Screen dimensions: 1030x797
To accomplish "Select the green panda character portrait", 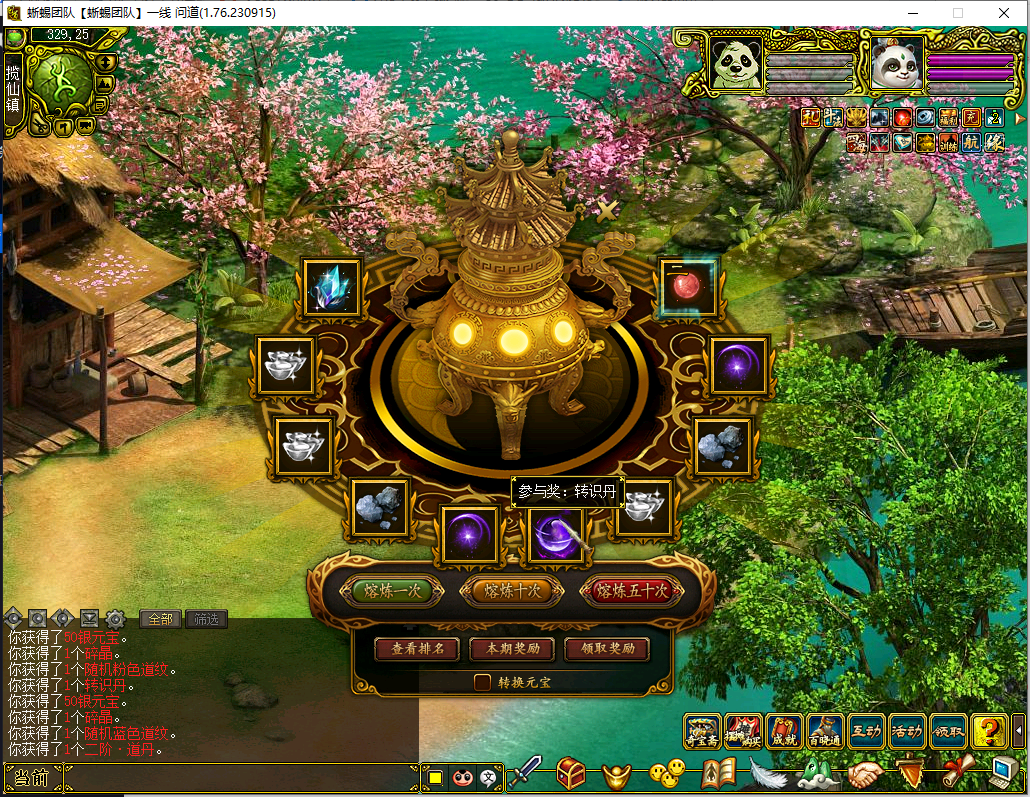I will click(x=734, y=62).
